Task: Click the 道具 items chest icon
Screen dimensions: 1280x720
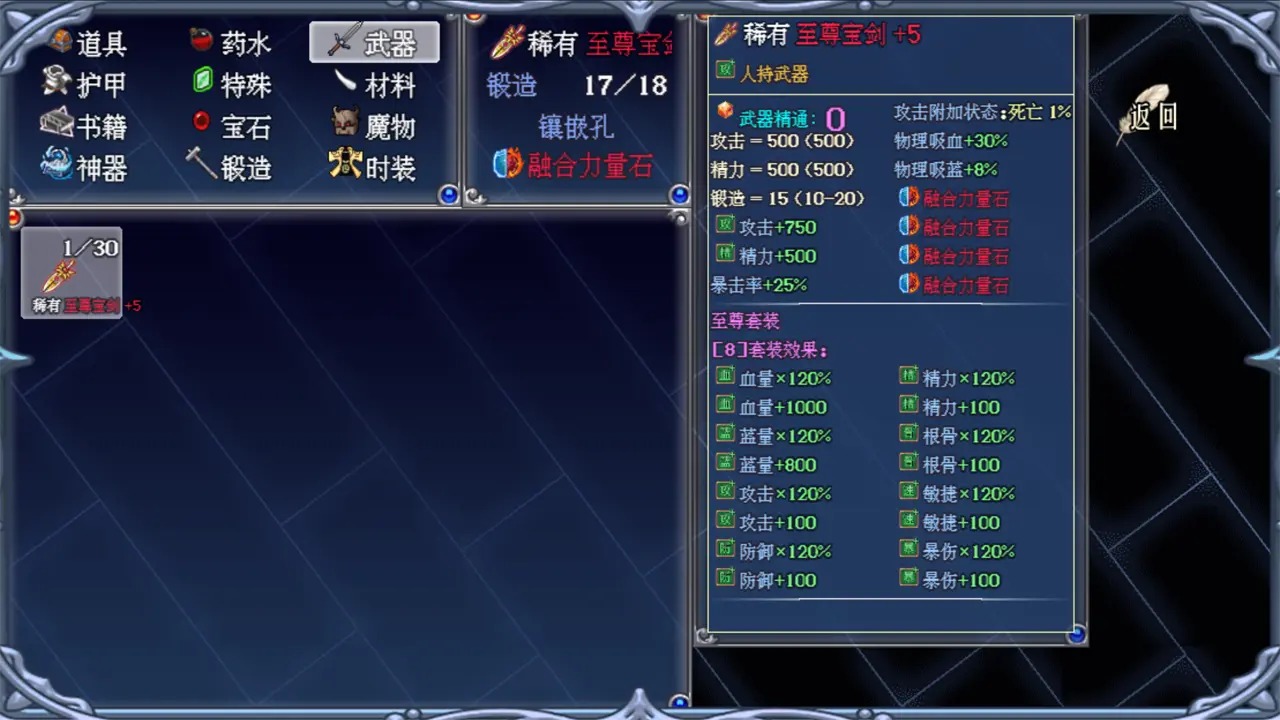Action: [x=58, y=42]
